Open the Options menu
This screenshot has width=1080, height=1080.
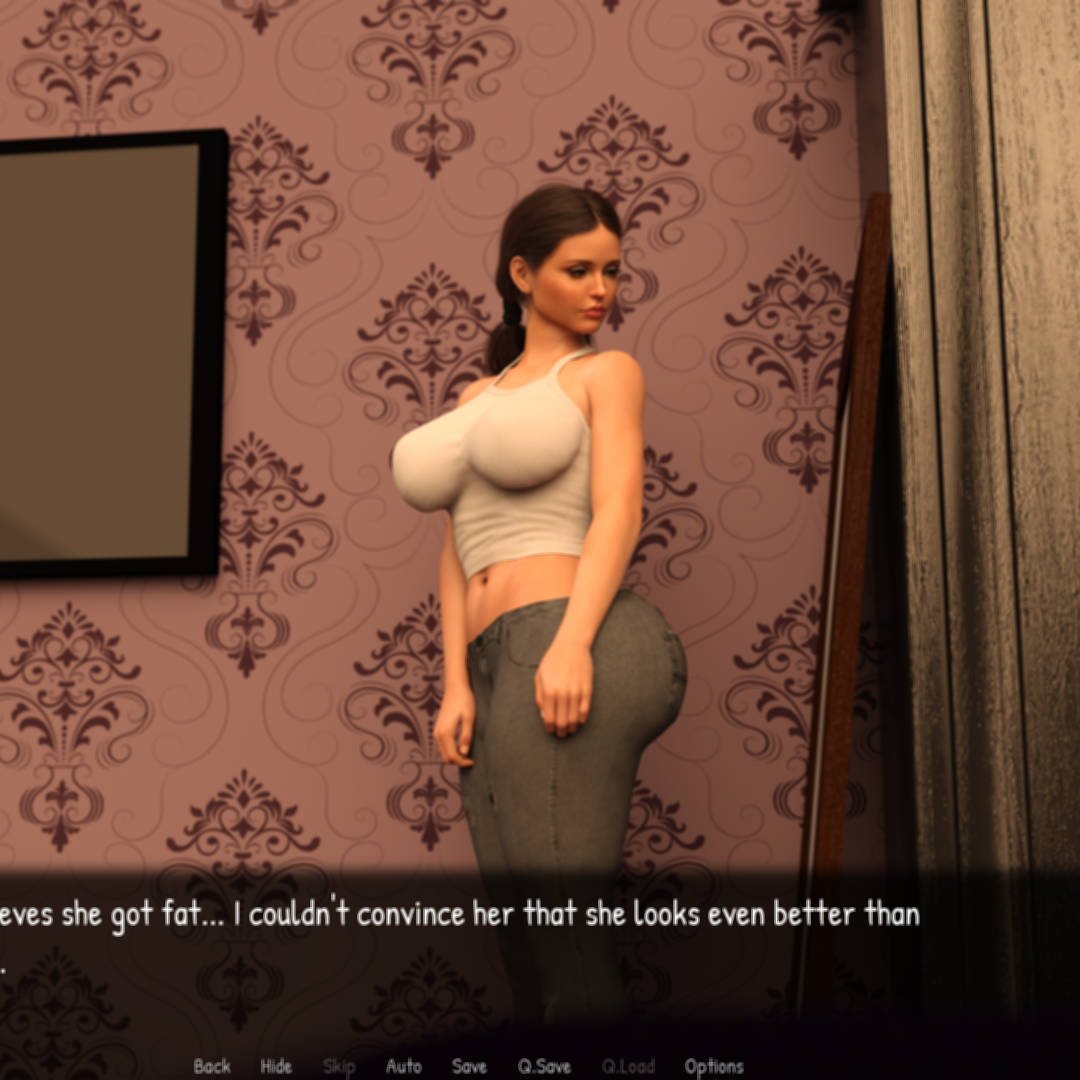pyautogui.click(x=714, y=1066)
